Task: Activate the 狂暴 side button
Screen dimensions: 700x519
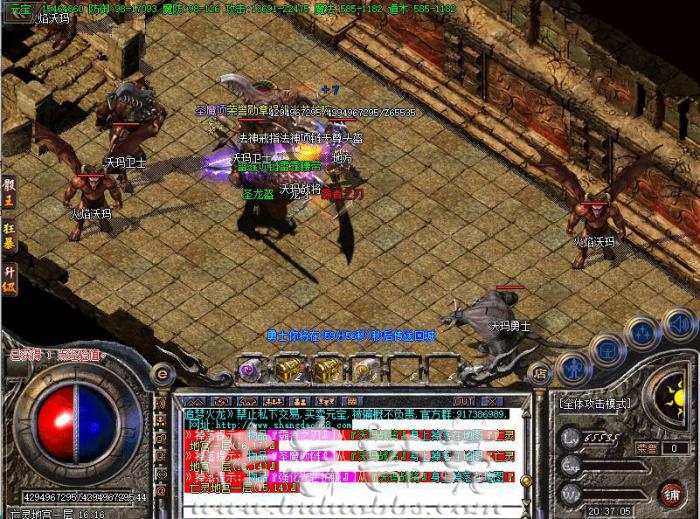Action: (9, 237)
